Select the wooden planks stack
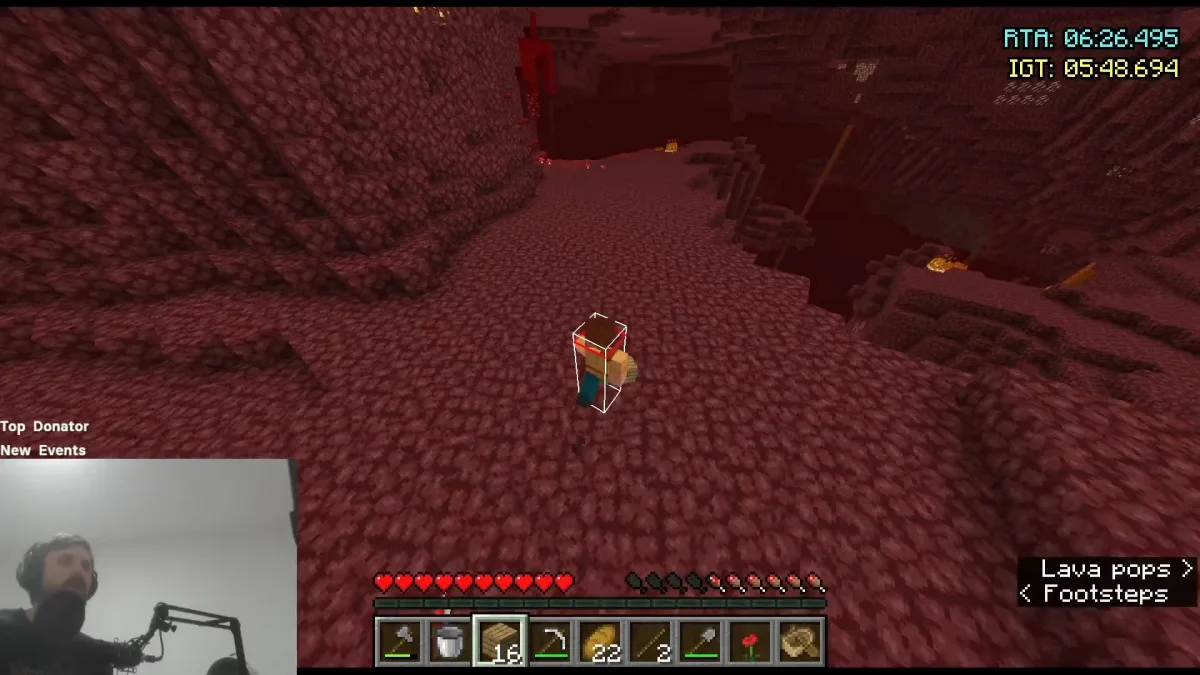The image size is (1200, 675). coord(499,641)
